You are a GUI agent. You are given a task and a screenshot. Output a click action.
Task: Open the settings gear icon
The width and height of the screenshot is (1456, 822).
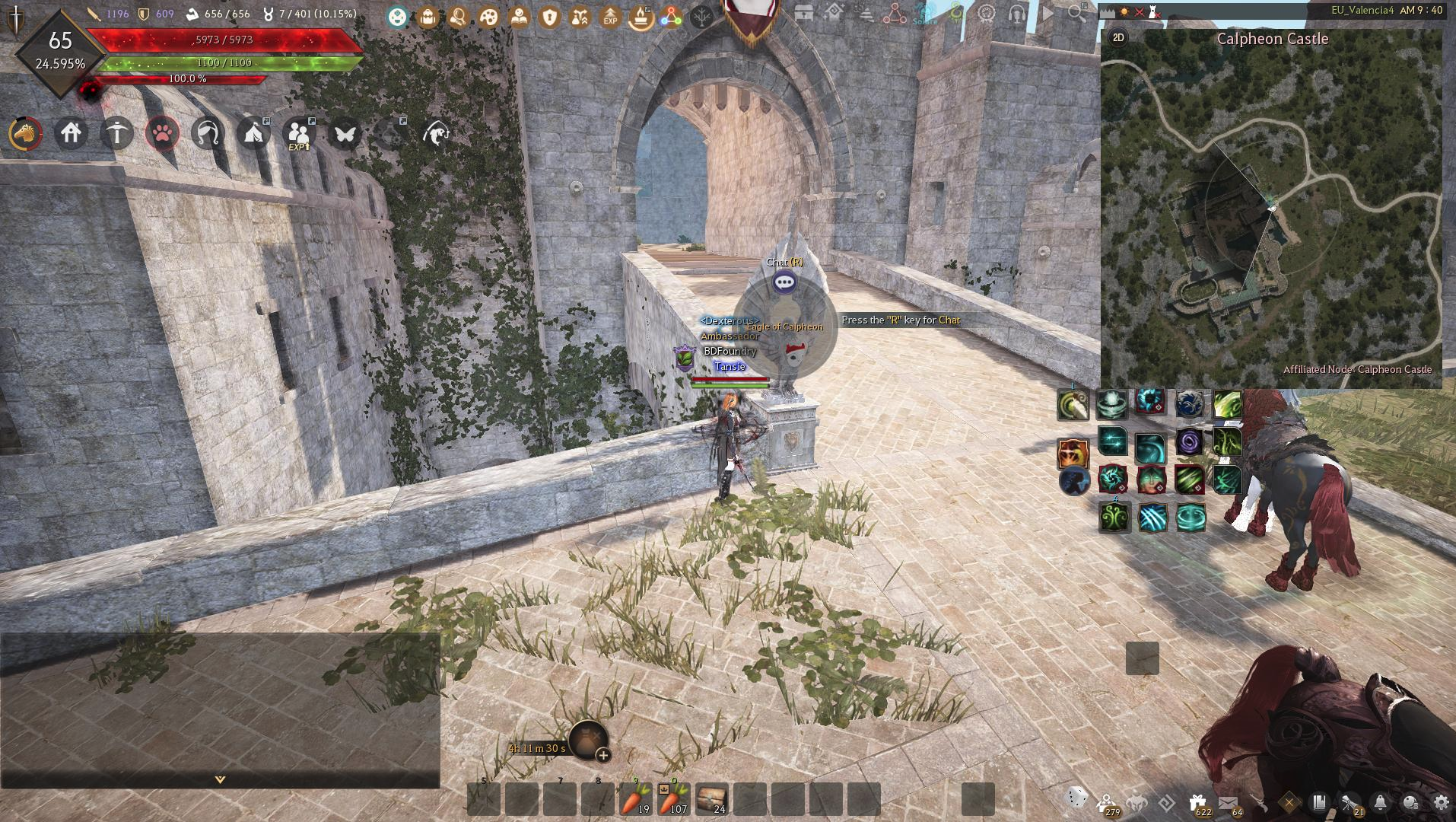(1441, 801)
